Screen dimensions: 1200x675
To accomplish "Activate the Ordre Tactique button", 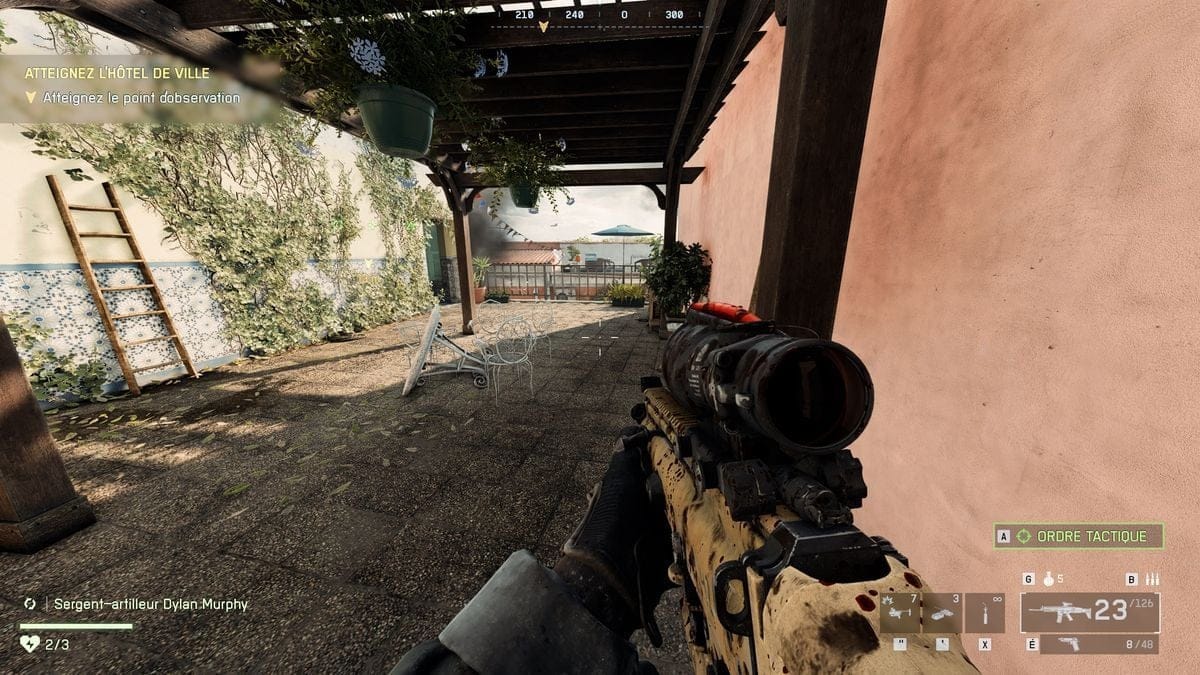I will click(x=1079, y=536).
